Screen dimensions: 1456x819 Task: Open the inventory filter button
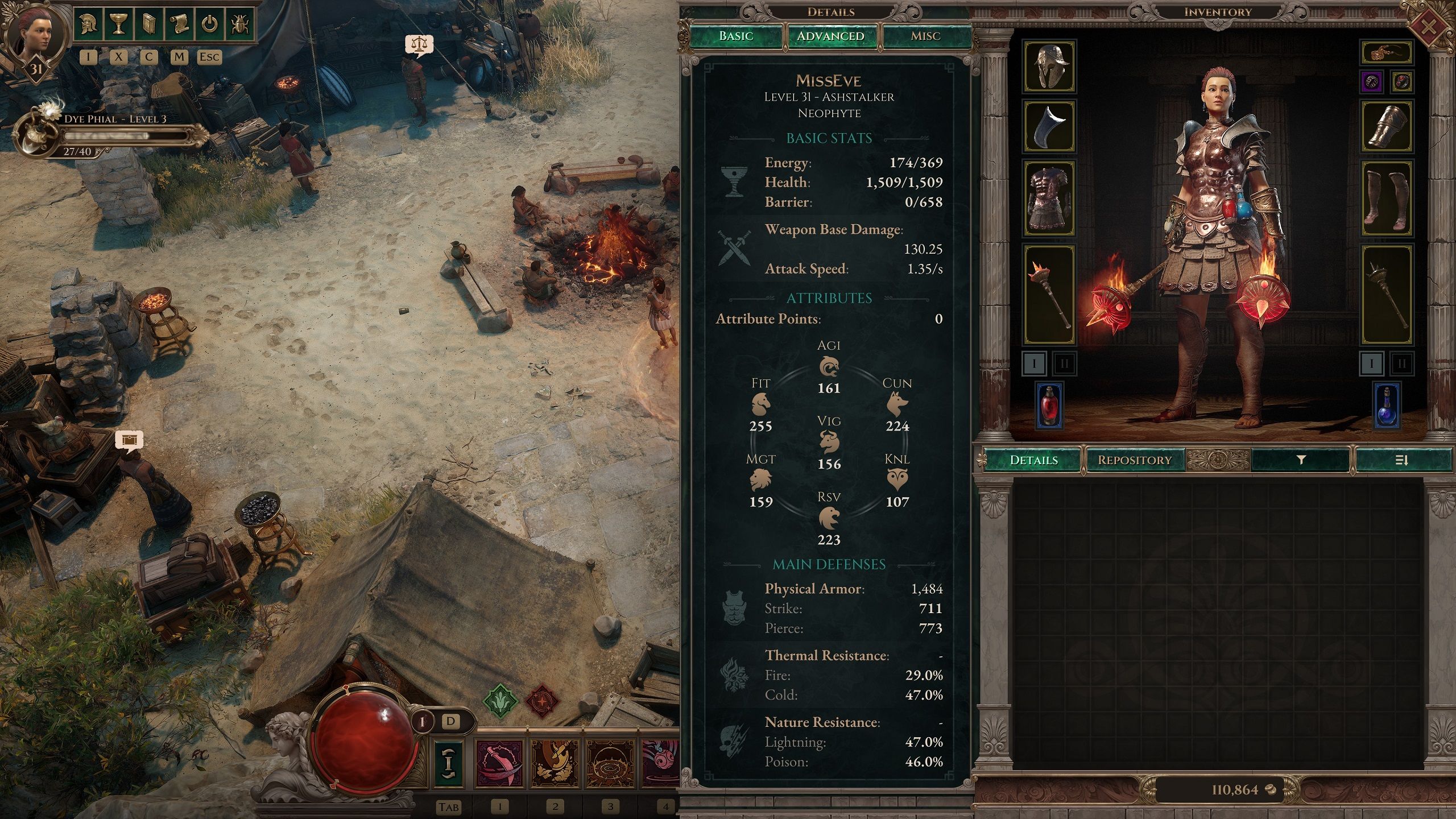tap(1301, 460)
